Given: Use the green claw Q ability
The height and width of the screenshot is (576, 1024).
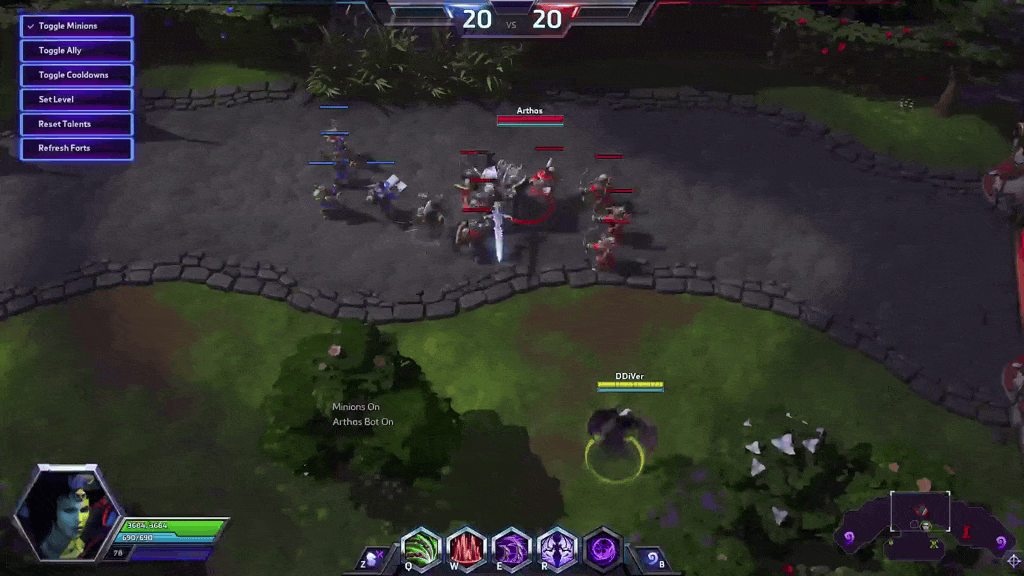Looking at the screenshot, I should point(421,549).
